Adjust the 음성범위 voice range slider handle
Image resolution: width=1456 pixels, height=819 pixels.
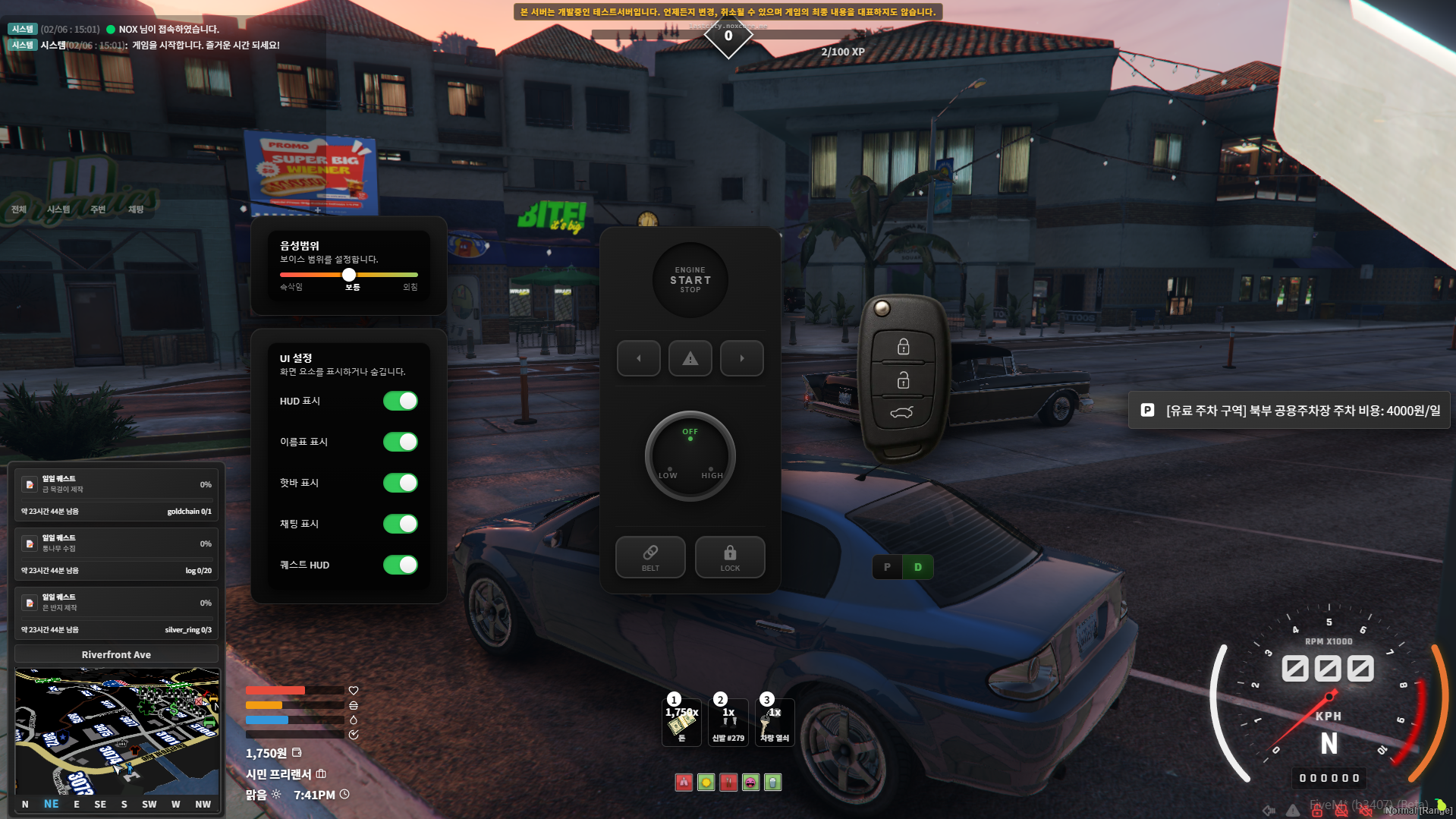point(349,275)
